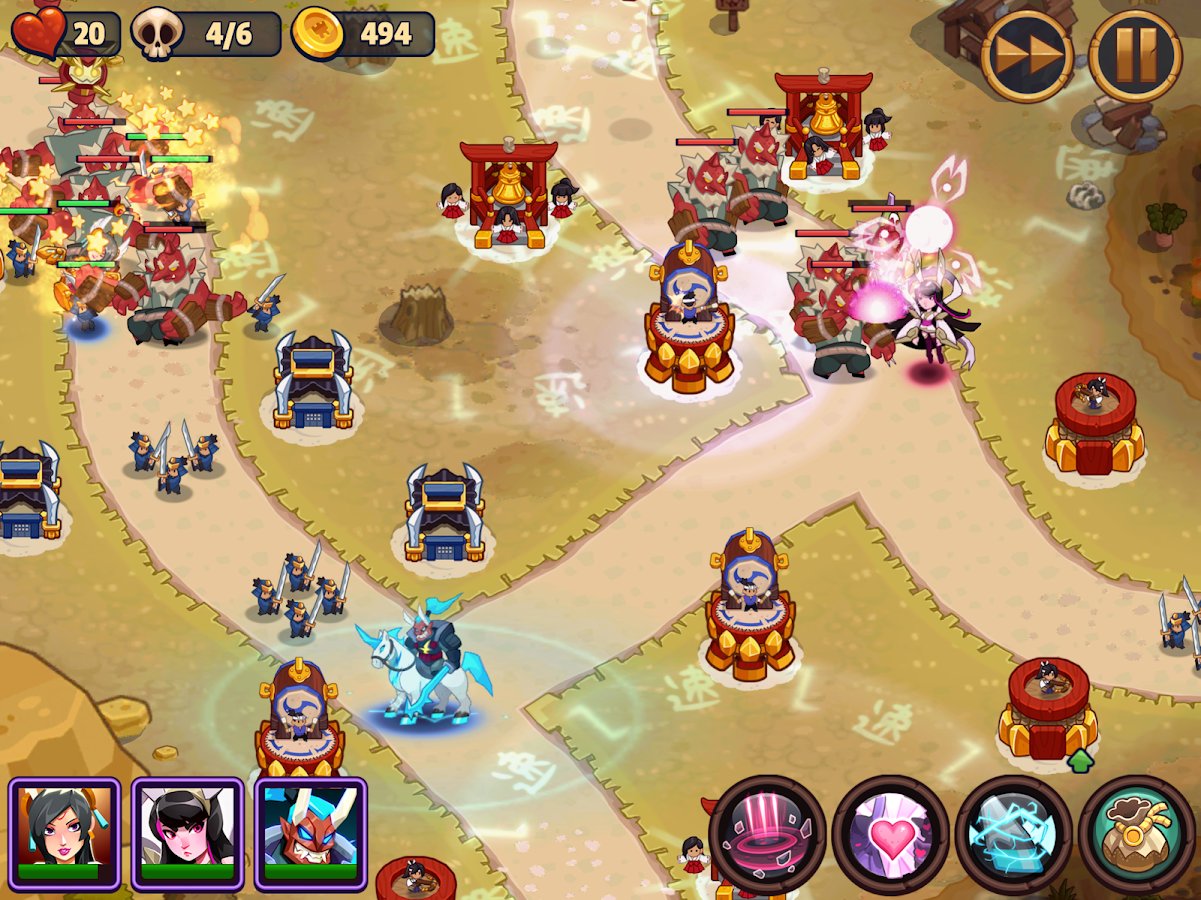Activate the pink heart healing spell
This screenshot has width=1201, height=900.
tap(891, 834)
